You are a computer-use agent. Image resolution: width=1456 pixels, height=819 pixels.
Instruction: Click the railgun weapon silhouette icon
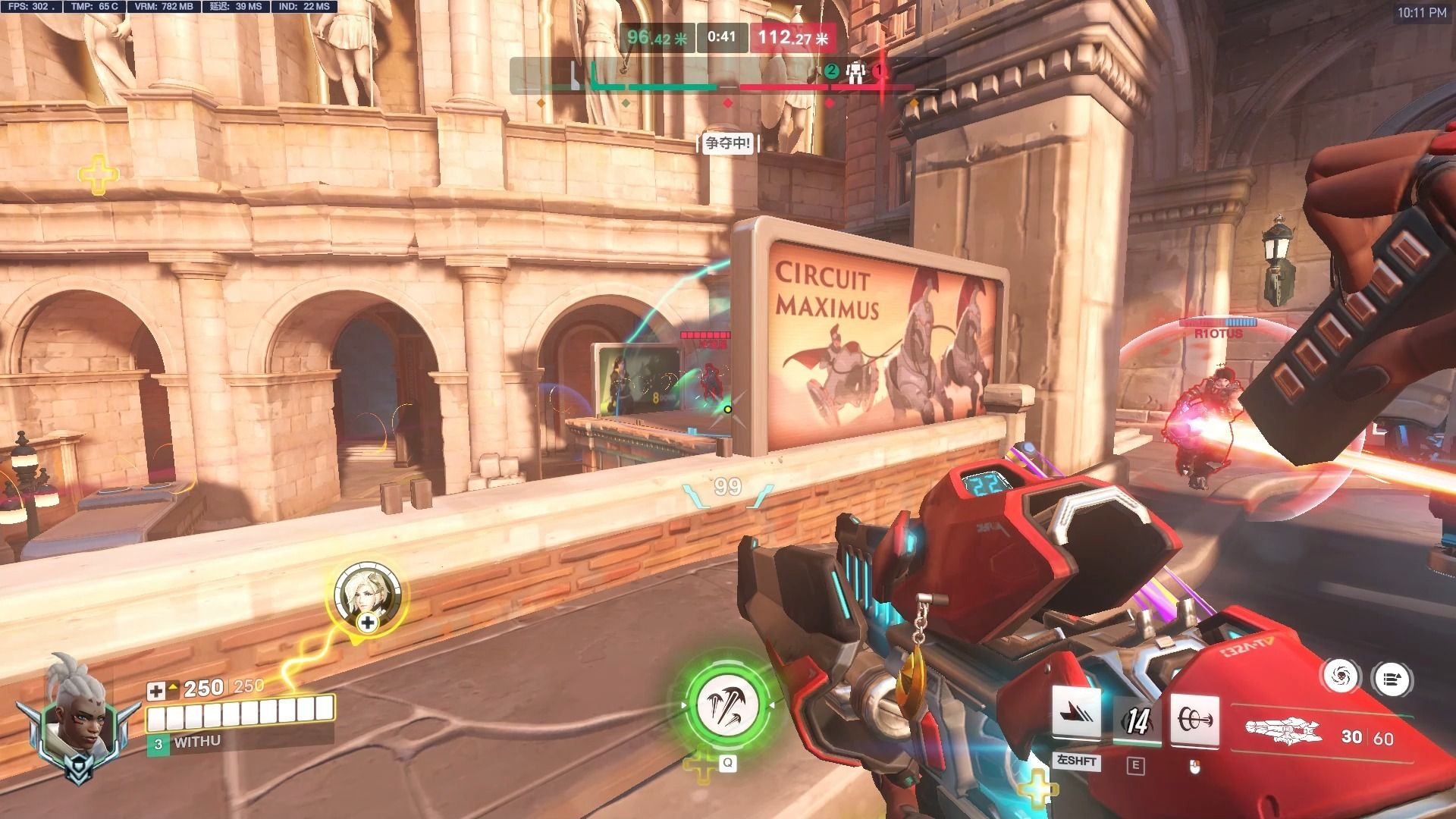click(1283, 733)
